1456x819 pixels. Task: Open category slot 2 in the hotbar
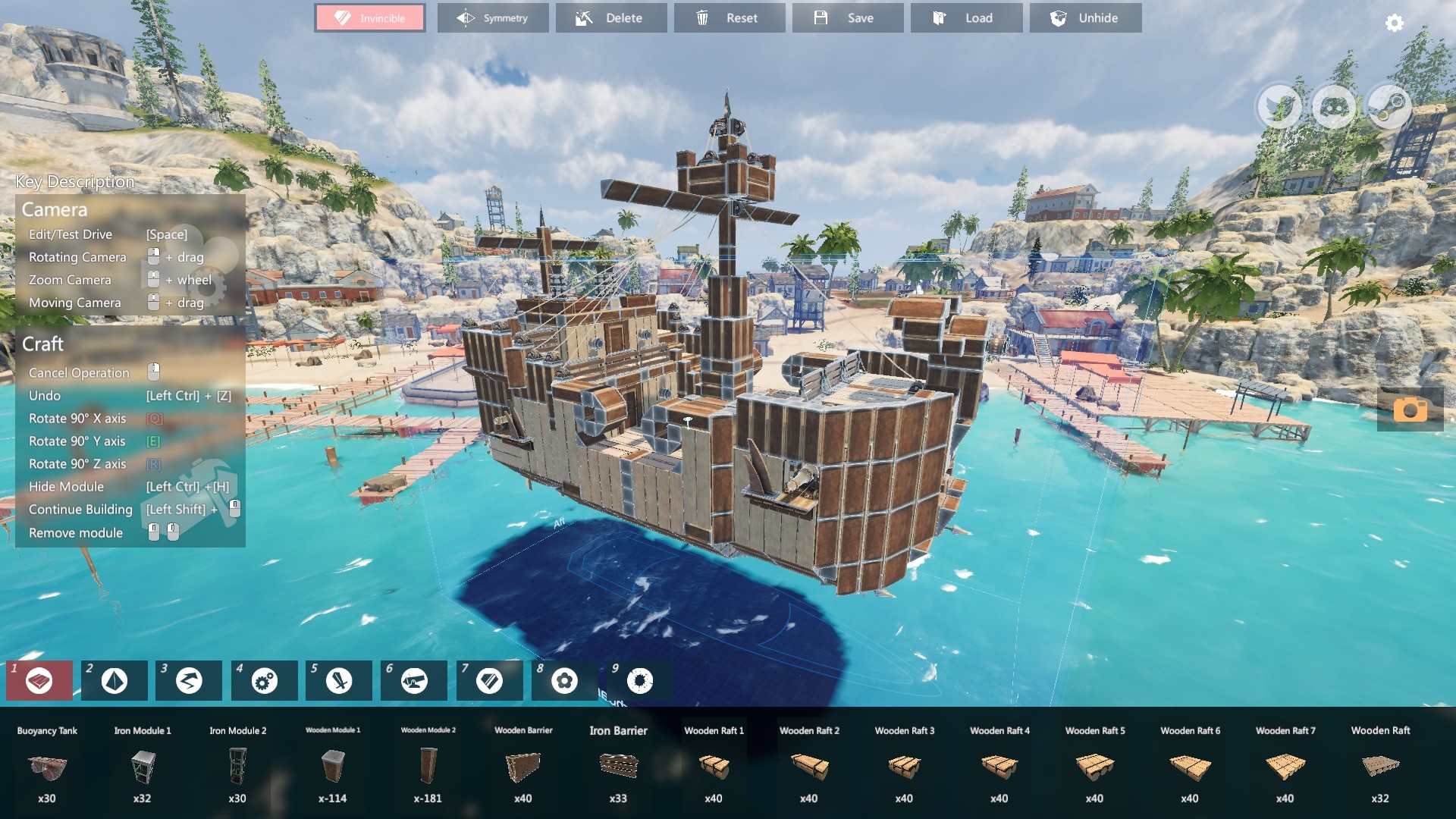coord(114,680)
